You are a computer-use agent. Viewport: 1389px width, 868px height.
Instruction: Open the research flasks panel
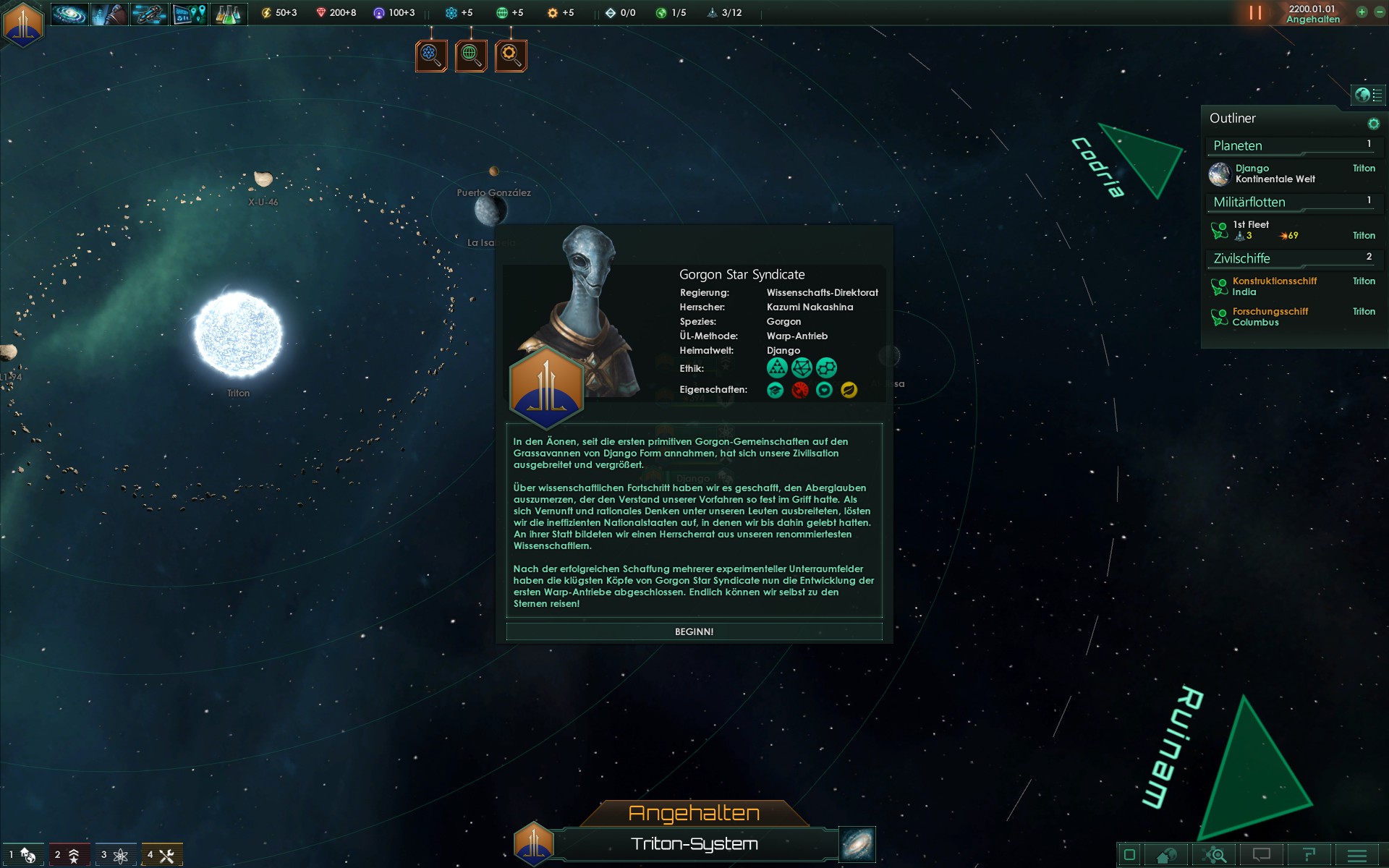coord(229,13)
